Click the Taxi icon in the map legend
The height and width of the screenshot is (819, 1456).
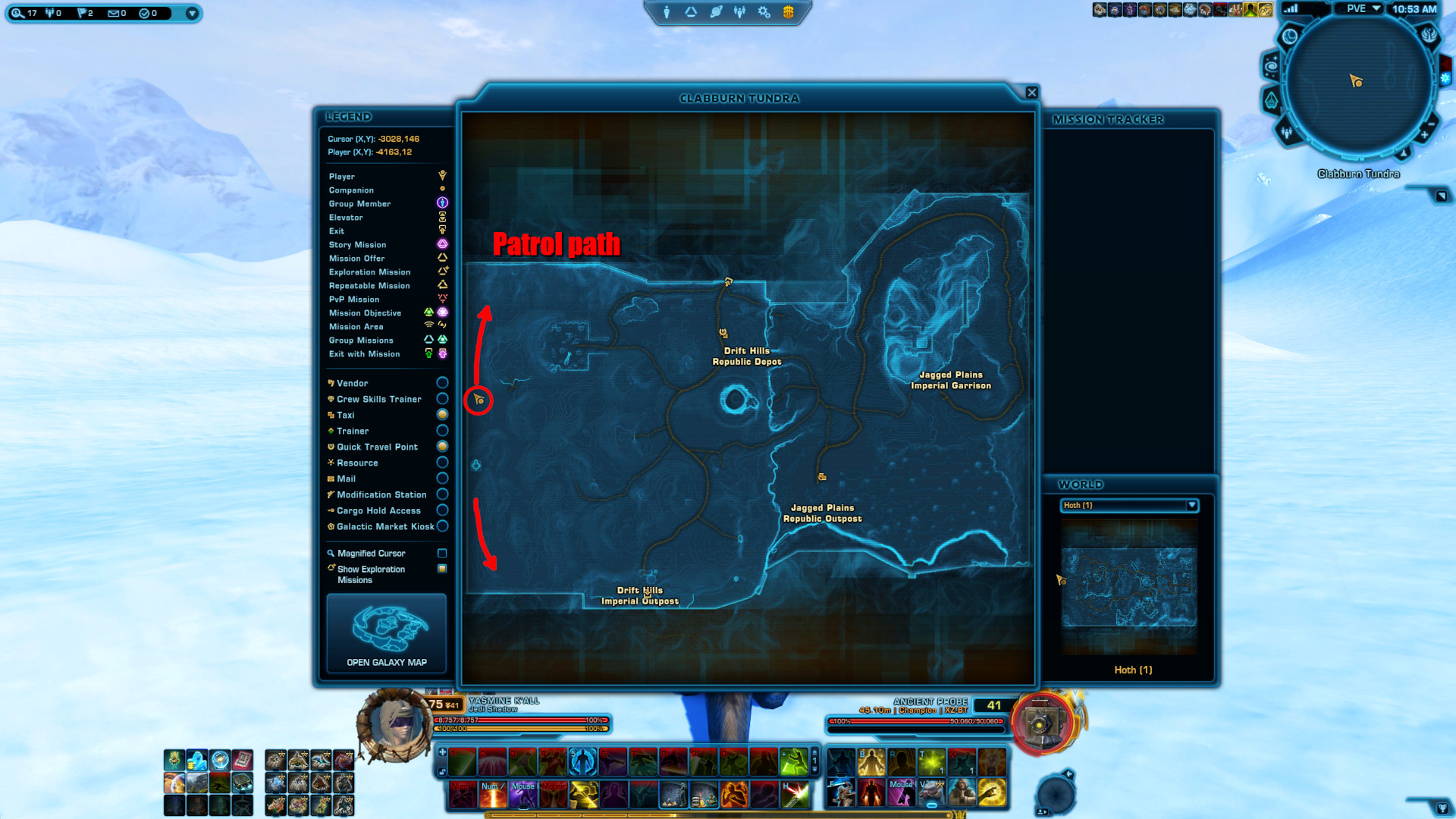pyautogui.click(x=331, y=415)
